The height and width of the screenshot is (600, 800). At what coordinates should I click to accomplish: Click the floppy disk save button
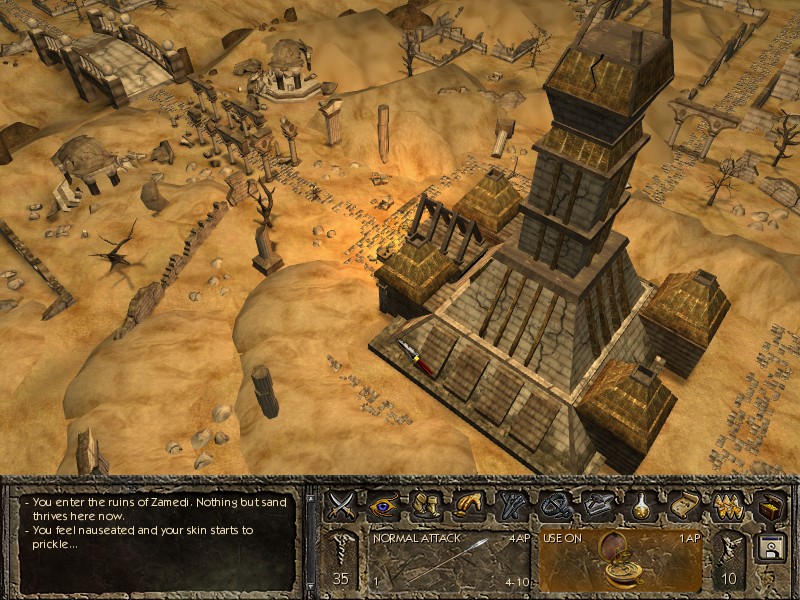[770, 550]
